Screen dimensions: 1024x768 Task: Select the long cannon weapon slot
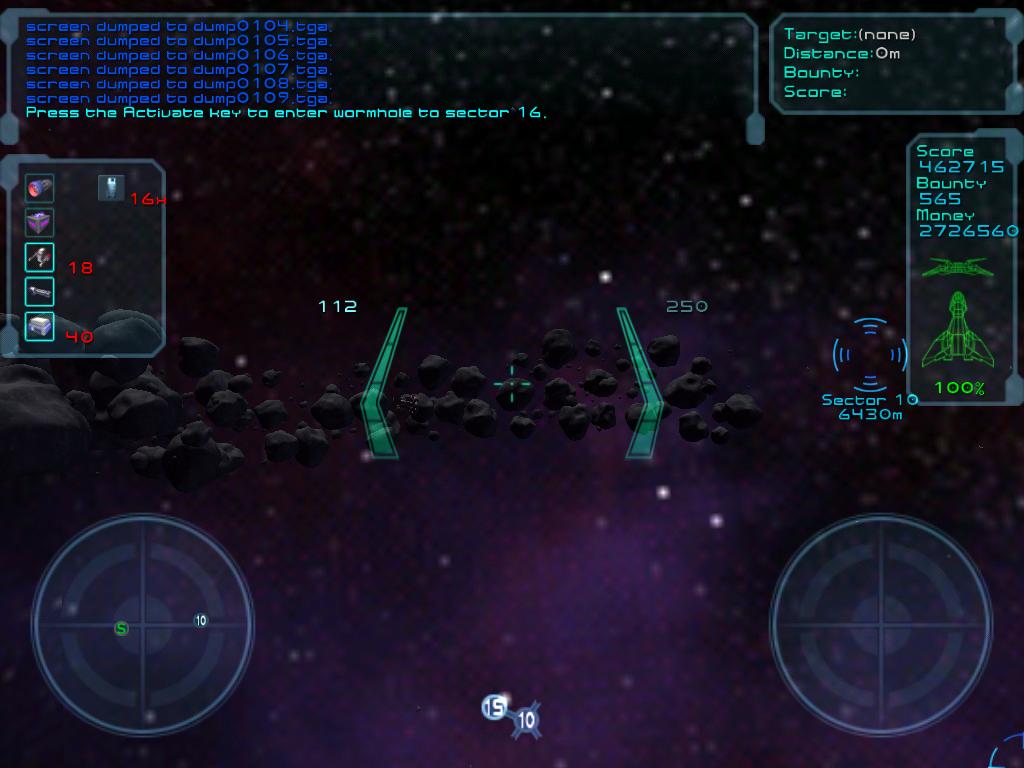coord(39,292)
